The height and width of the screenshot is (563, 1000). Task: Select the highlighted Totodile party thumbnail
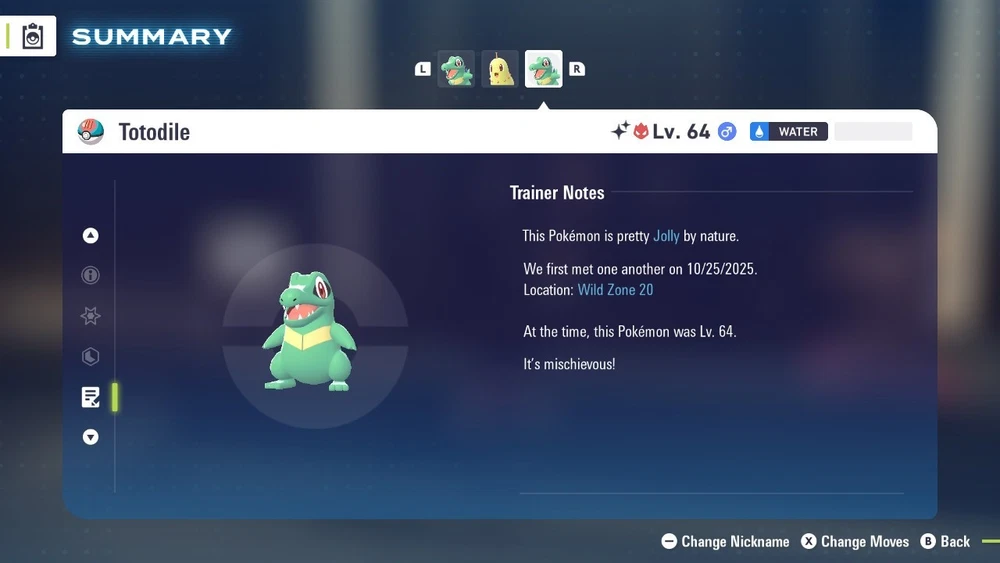point(544,69)
